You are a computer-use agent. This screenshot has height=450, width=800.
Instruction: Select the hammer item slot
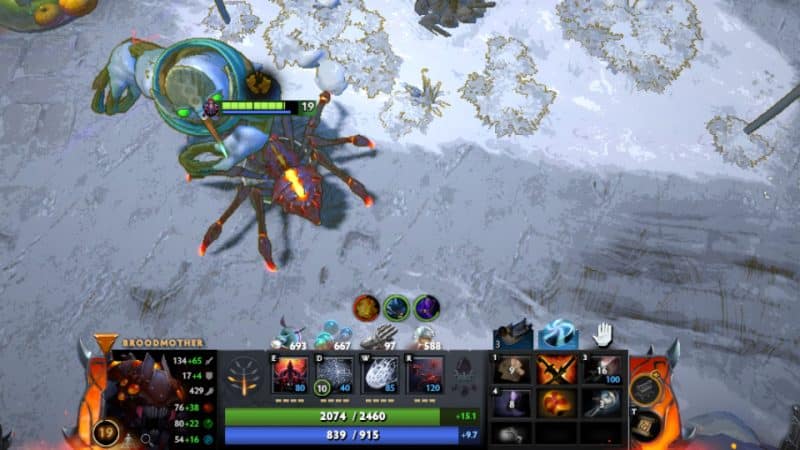(x=603, y=402)
